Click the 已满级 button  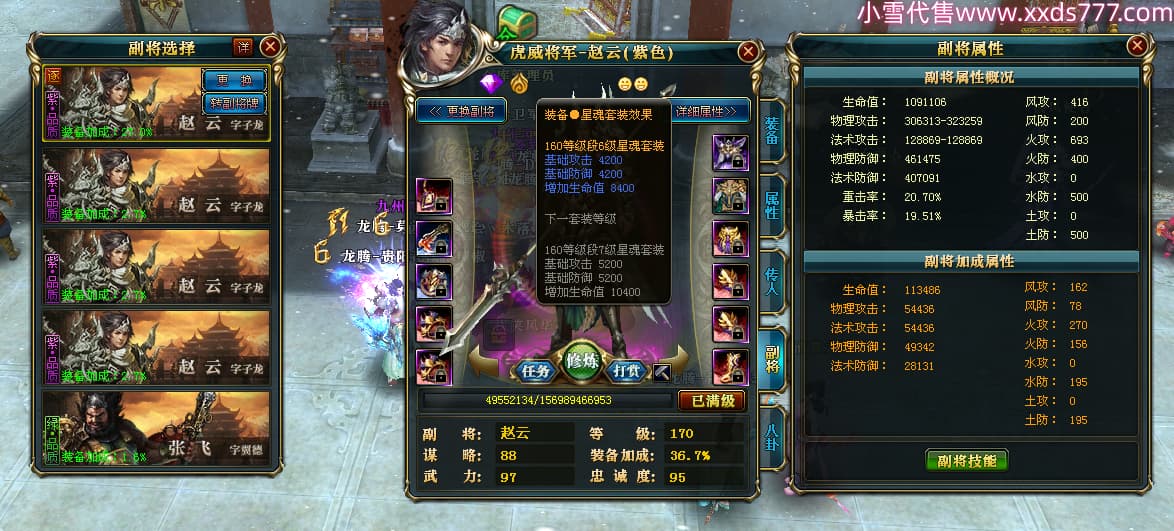tap(711, 401)
